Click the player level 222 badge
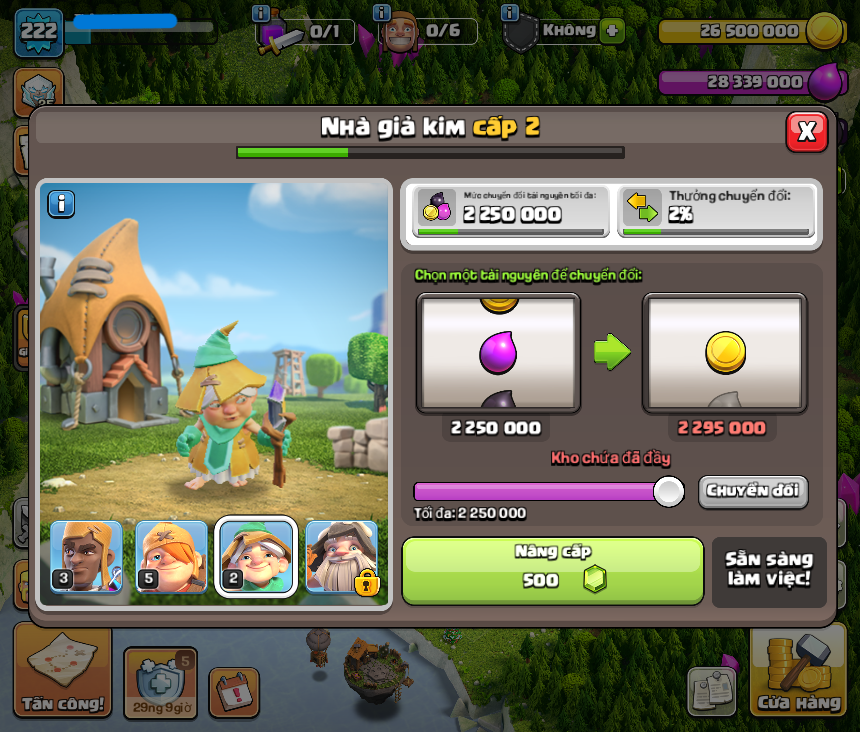The height and width of the screenshot is (732, 860). pos(38,32)
